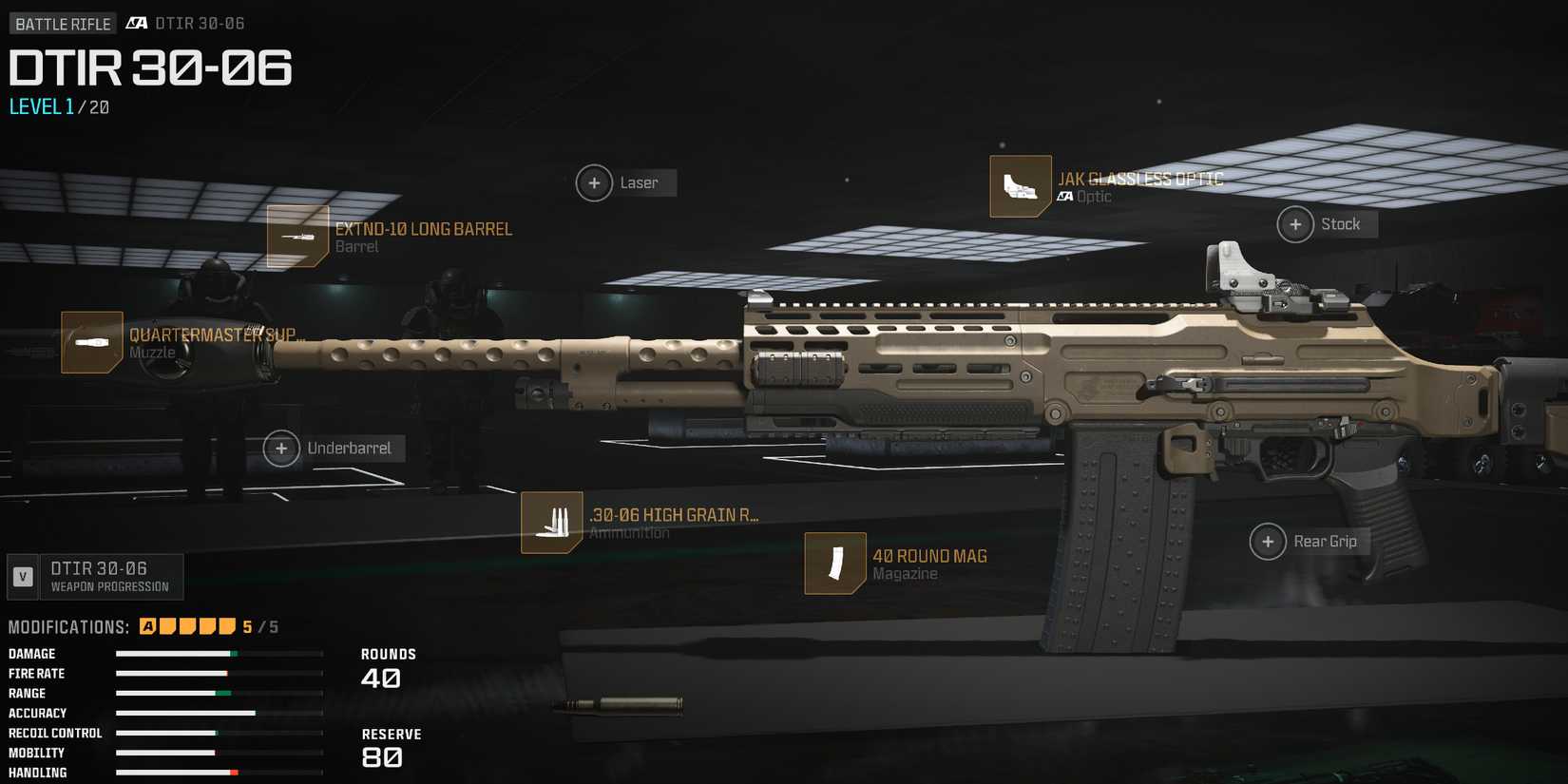Click the V keybind icon for Weapon Progression
Image resolution: width=1568 pixels, height=784 pixels.
pos(21,576)
